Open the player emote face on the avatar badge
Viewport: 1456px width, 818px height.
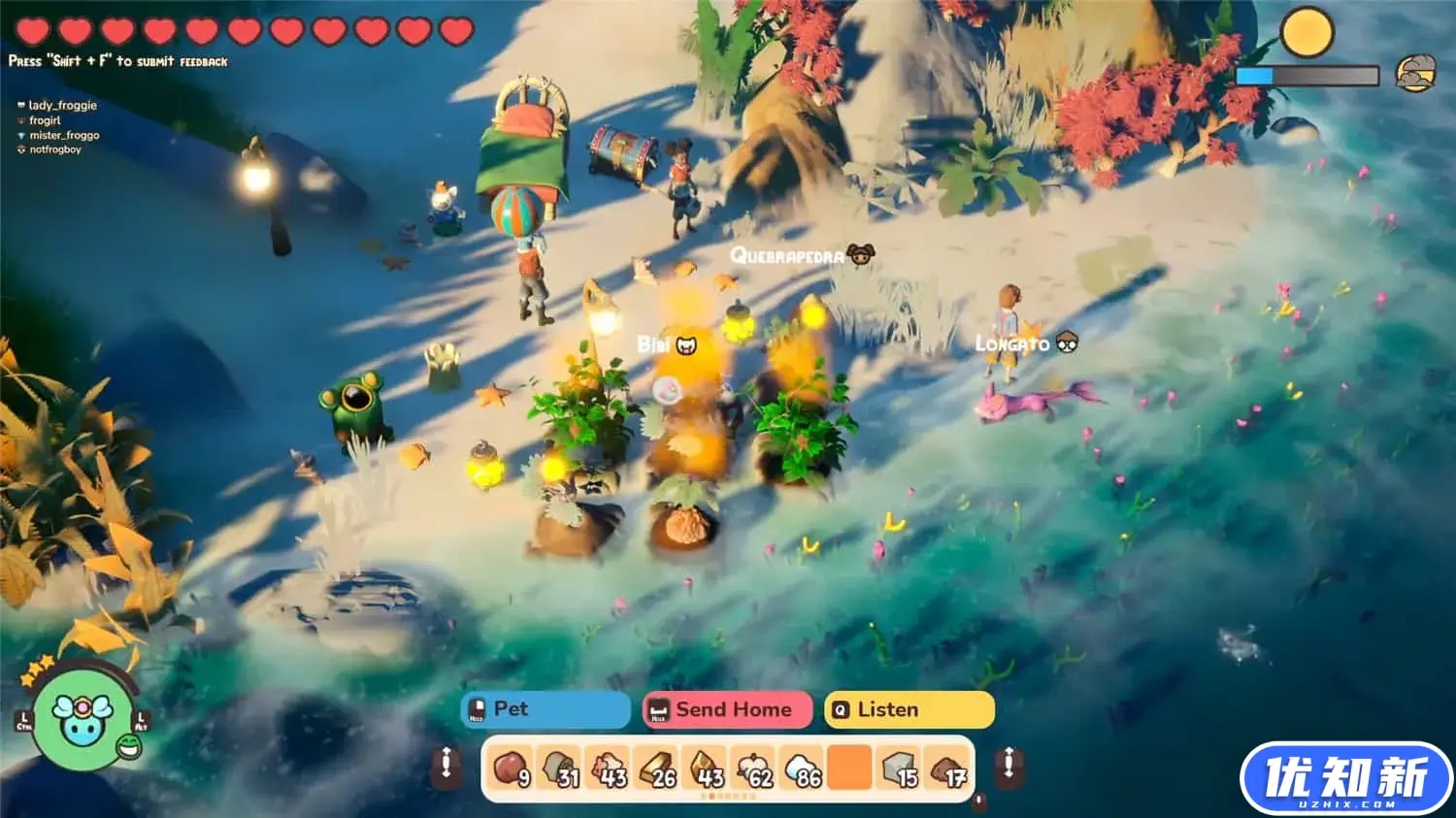[126, 746]
